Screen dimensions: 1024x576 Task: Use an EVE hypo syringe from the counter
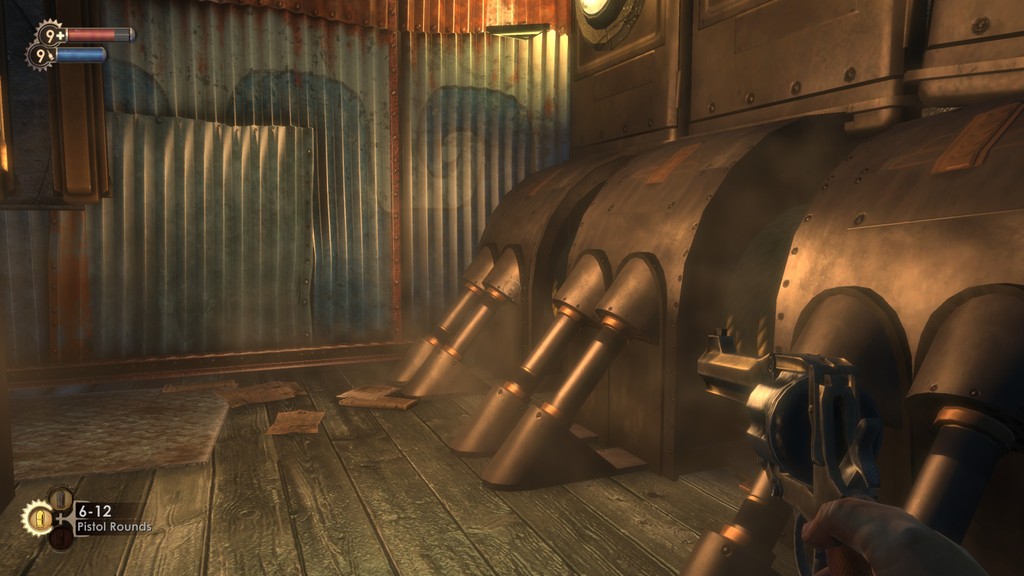40,55
